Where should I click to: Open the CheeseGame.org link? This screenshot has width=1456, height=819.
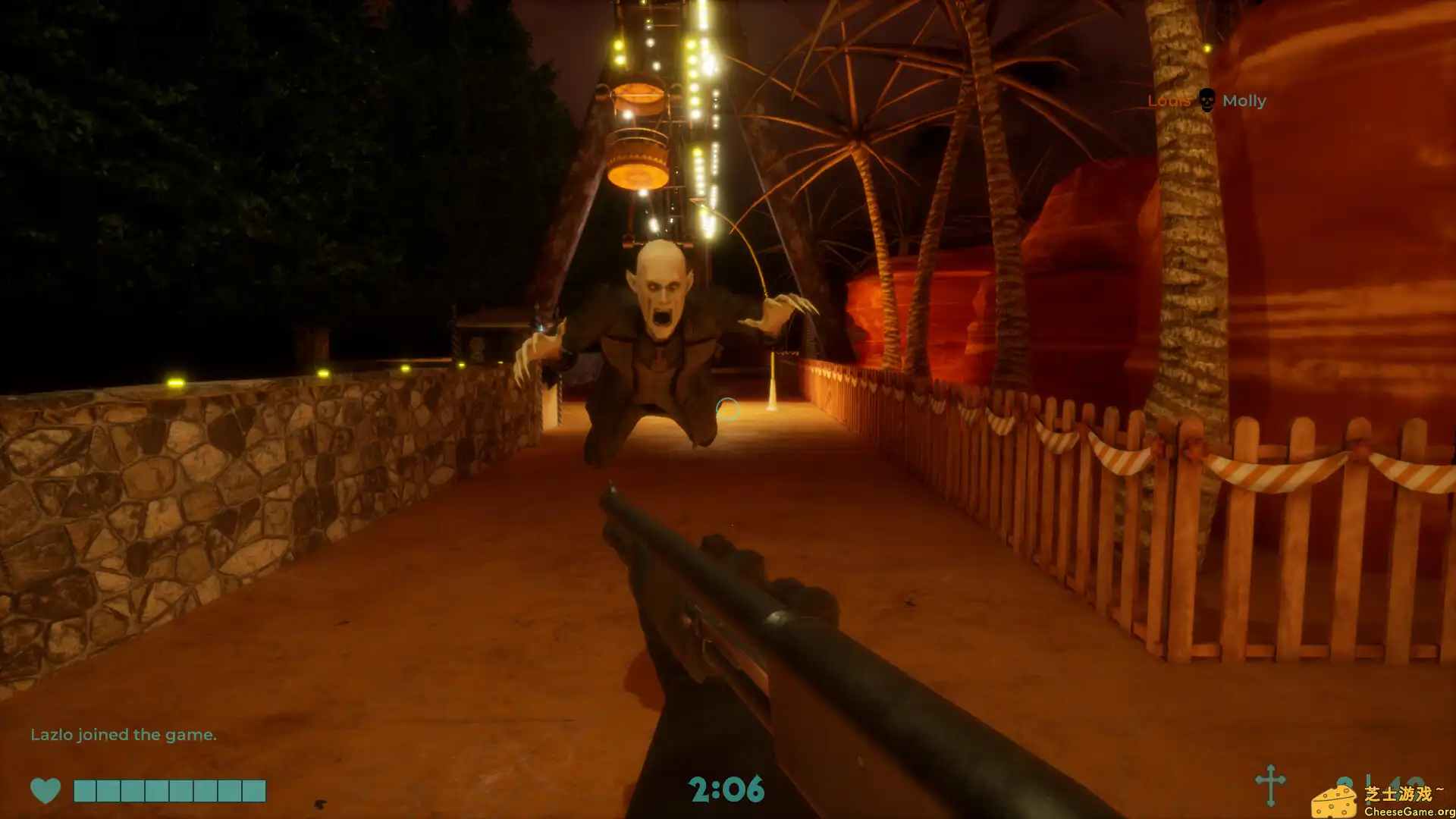(x=1409, y=811)
